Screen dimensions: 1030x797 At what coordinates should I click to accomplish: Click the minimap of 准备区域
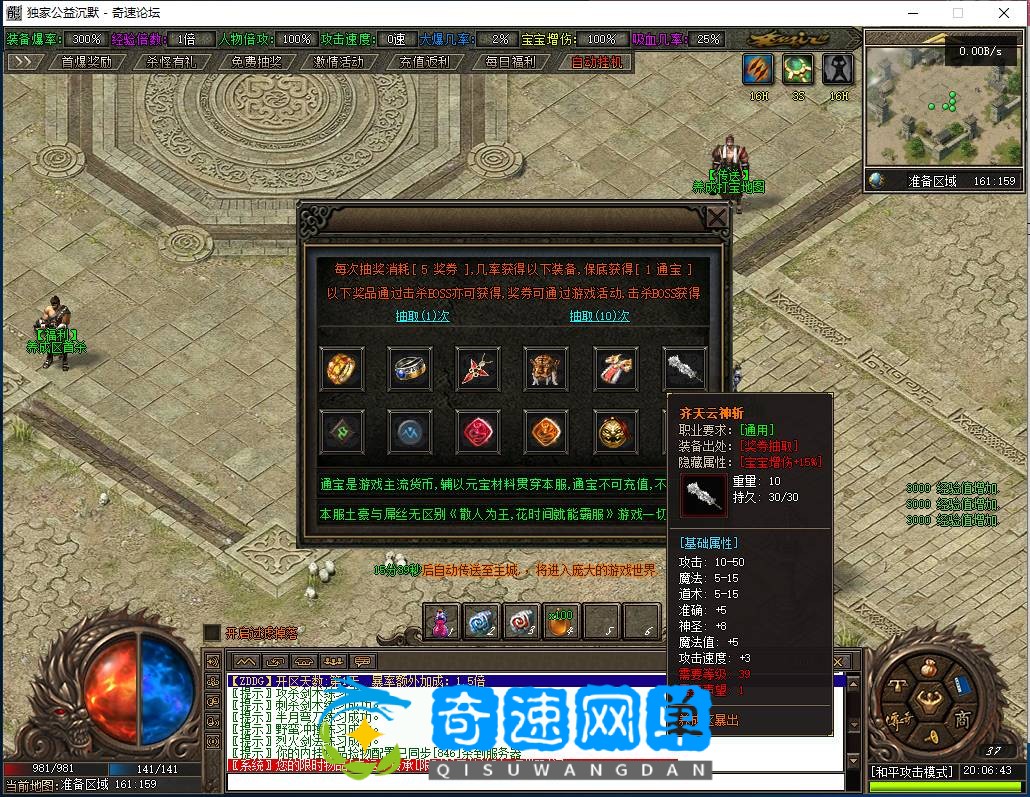tap(941, 106)
